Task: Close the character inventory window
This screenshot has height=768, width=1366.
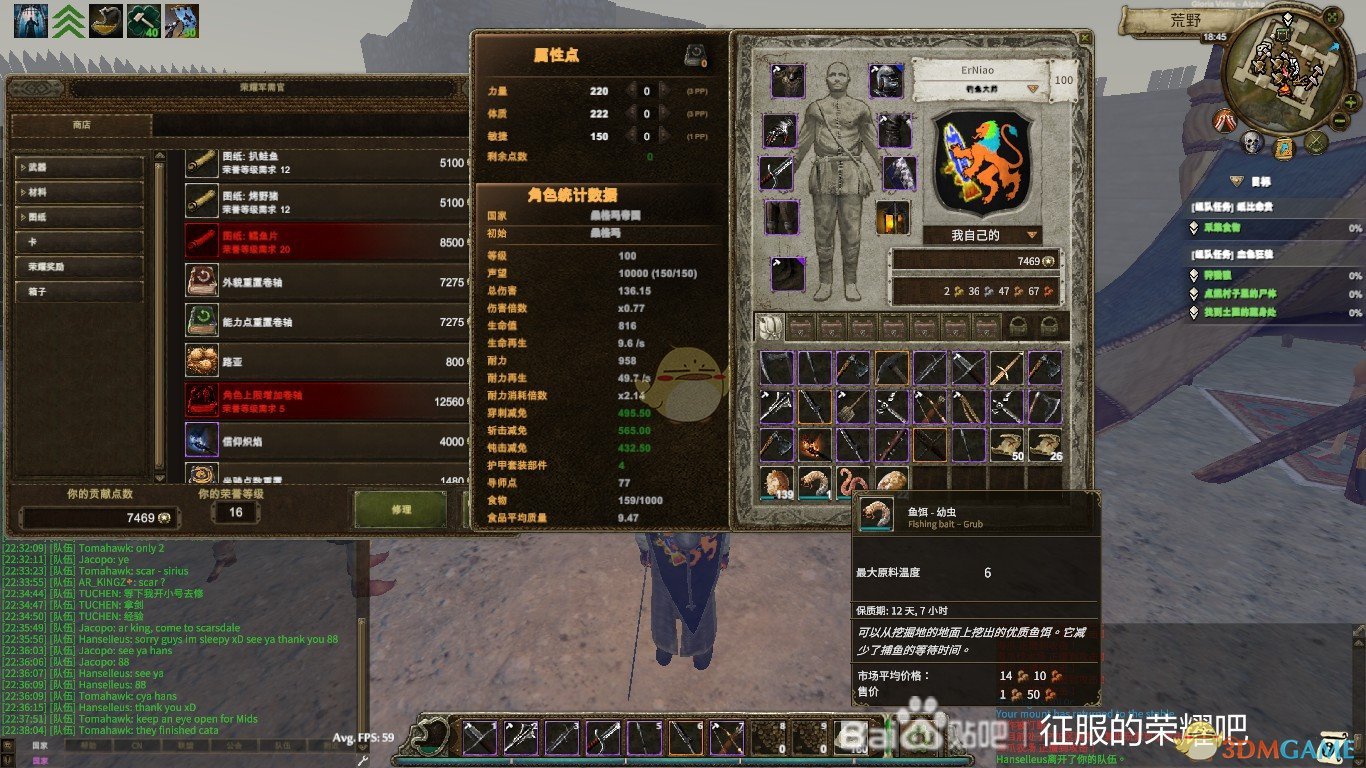Action: click(x=1084, y=36)
